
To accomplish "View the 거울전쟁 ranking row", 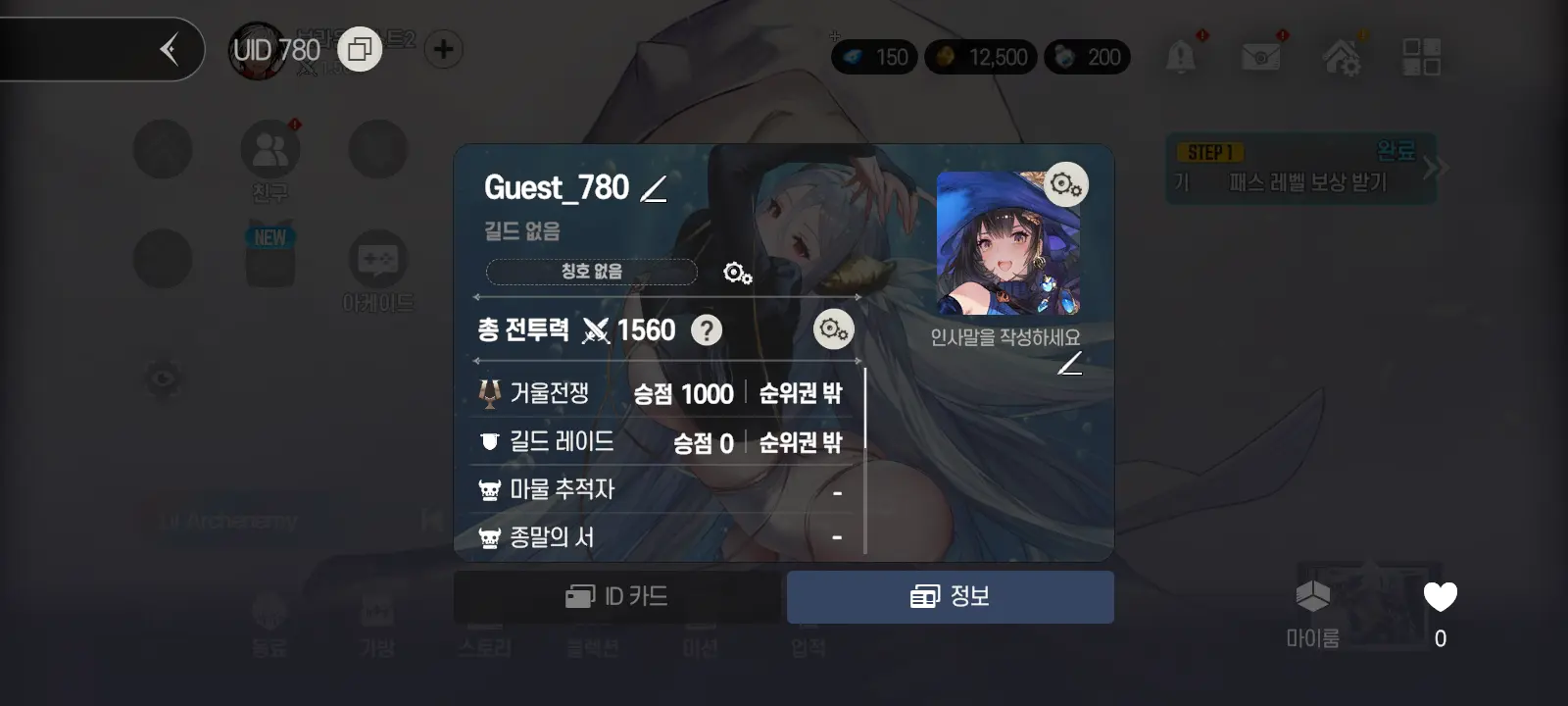I will [659, 393].
